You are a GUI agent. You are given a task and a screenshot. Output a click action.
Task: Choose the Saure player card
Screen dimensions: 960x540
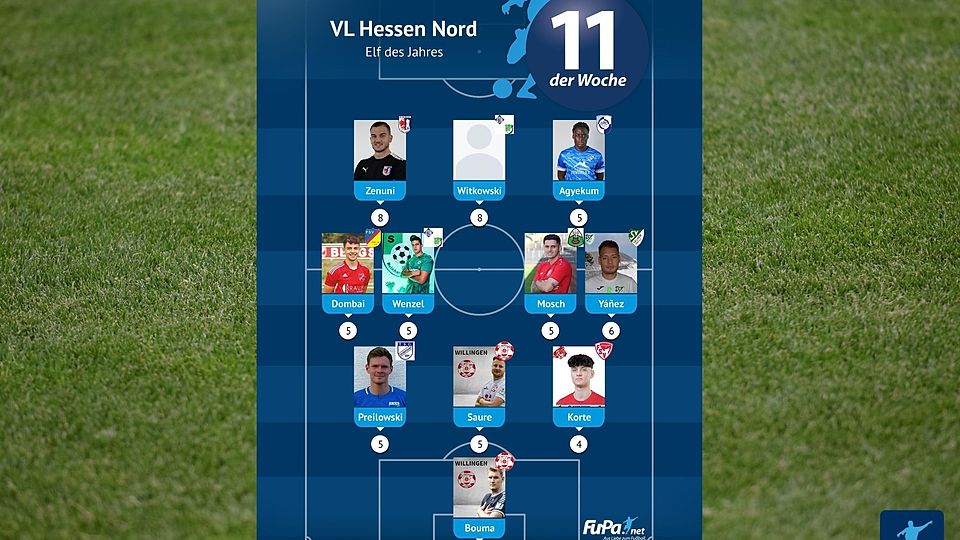[x=479, y=378]
